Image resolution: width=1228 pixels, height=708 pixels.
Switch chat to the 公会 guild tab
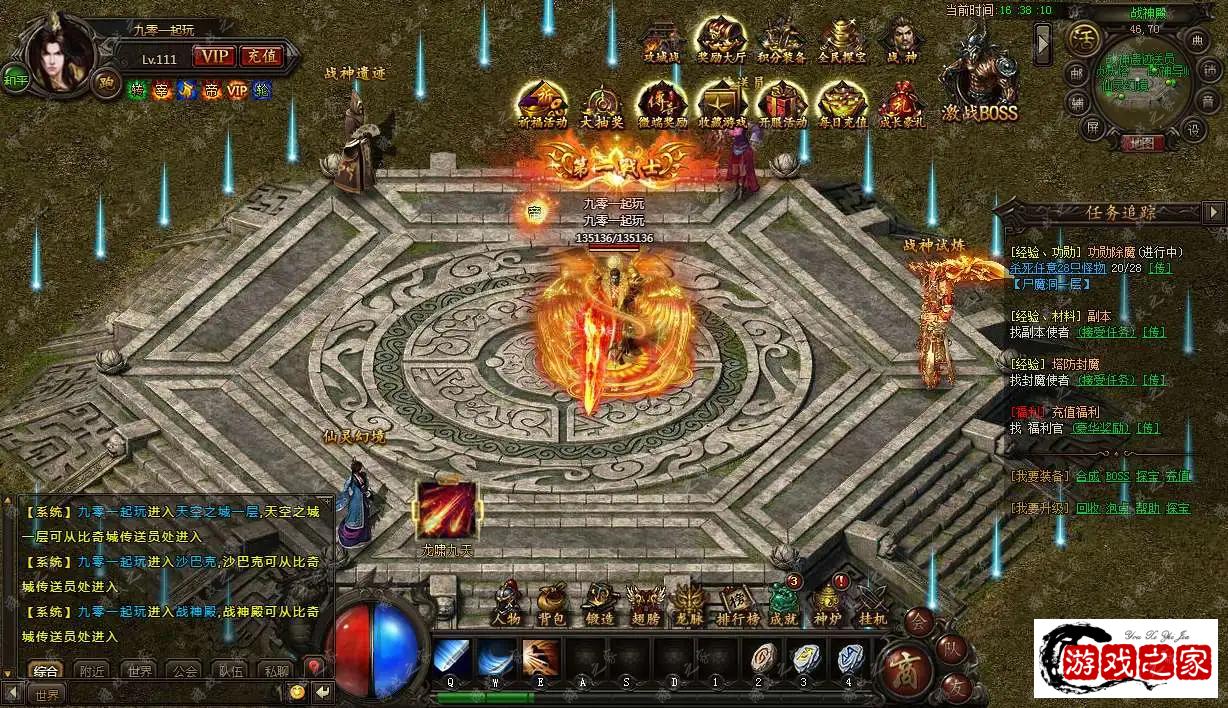(x=185, y=671)
